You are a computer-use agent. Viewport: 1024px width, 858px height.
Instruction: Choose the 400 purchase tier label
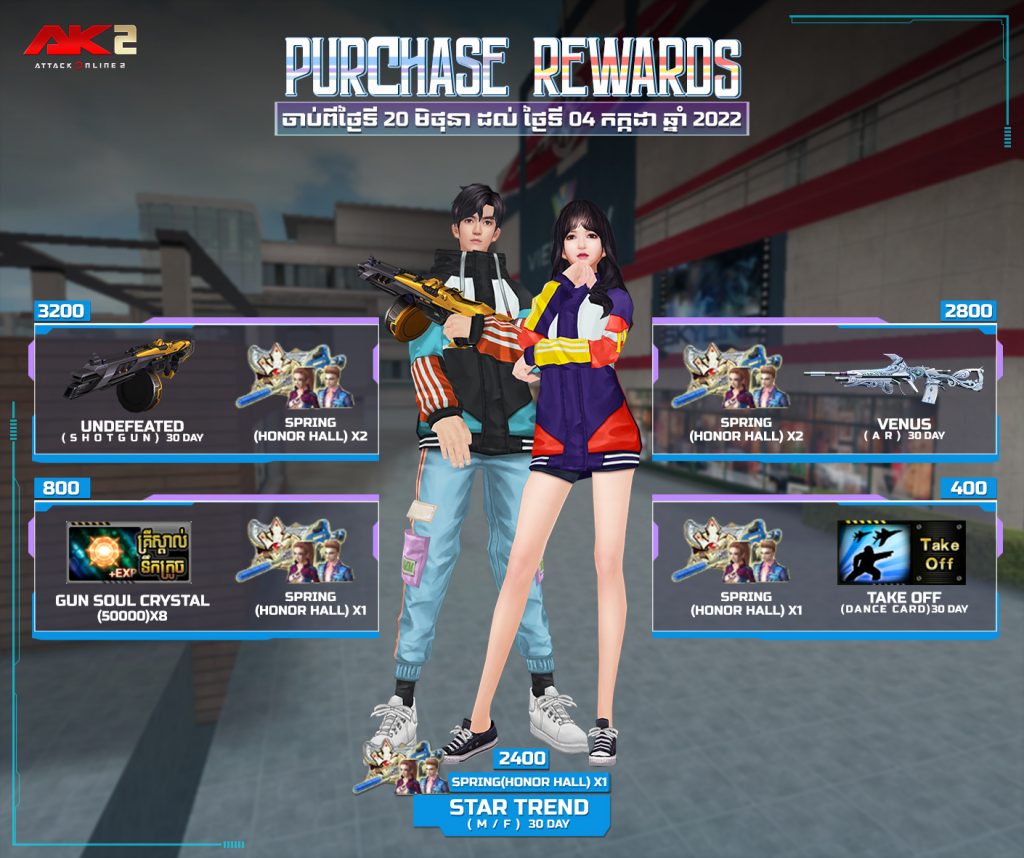968,488
